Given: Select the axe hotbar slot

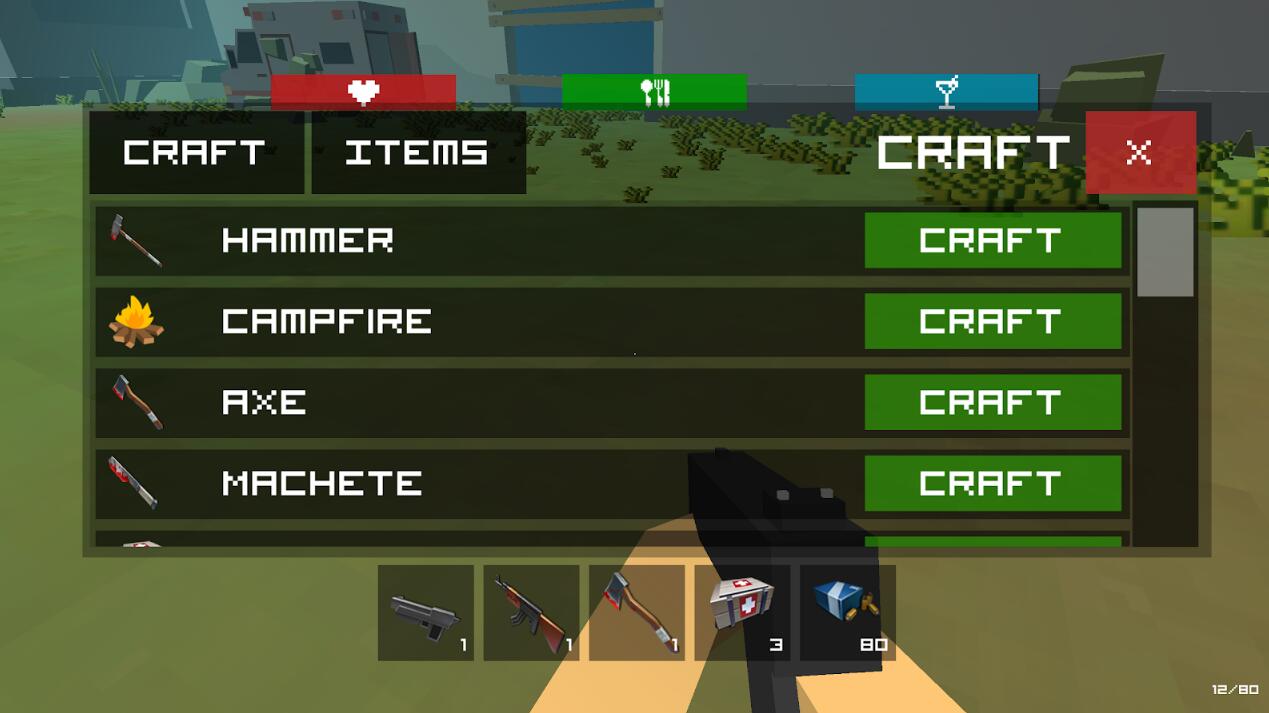Looking at the screenshot, I should pyautogui.click(x=637, y=612).
